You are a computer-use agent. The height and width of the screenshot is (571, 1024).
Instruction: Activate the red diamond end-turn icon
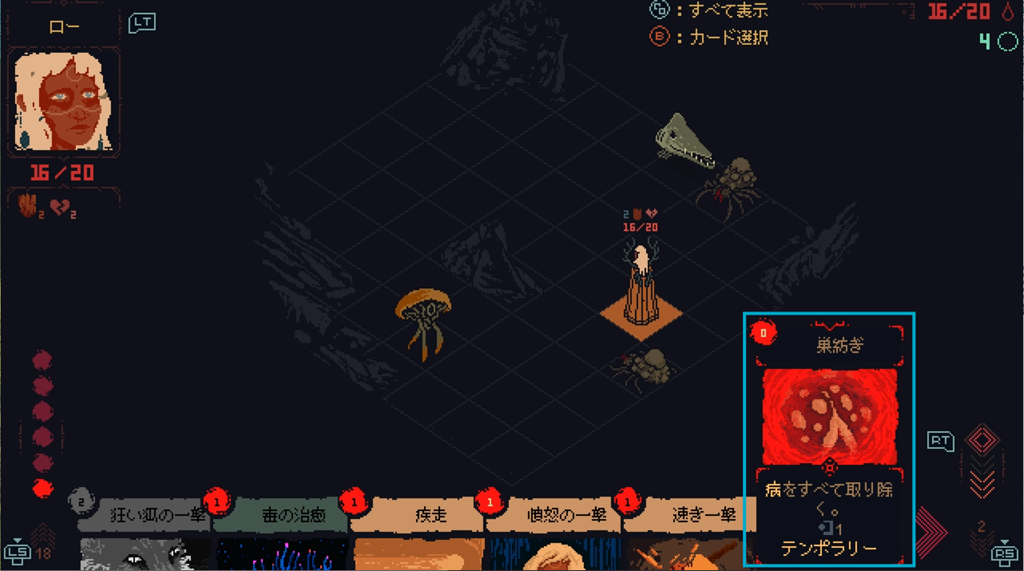(982, 441)
